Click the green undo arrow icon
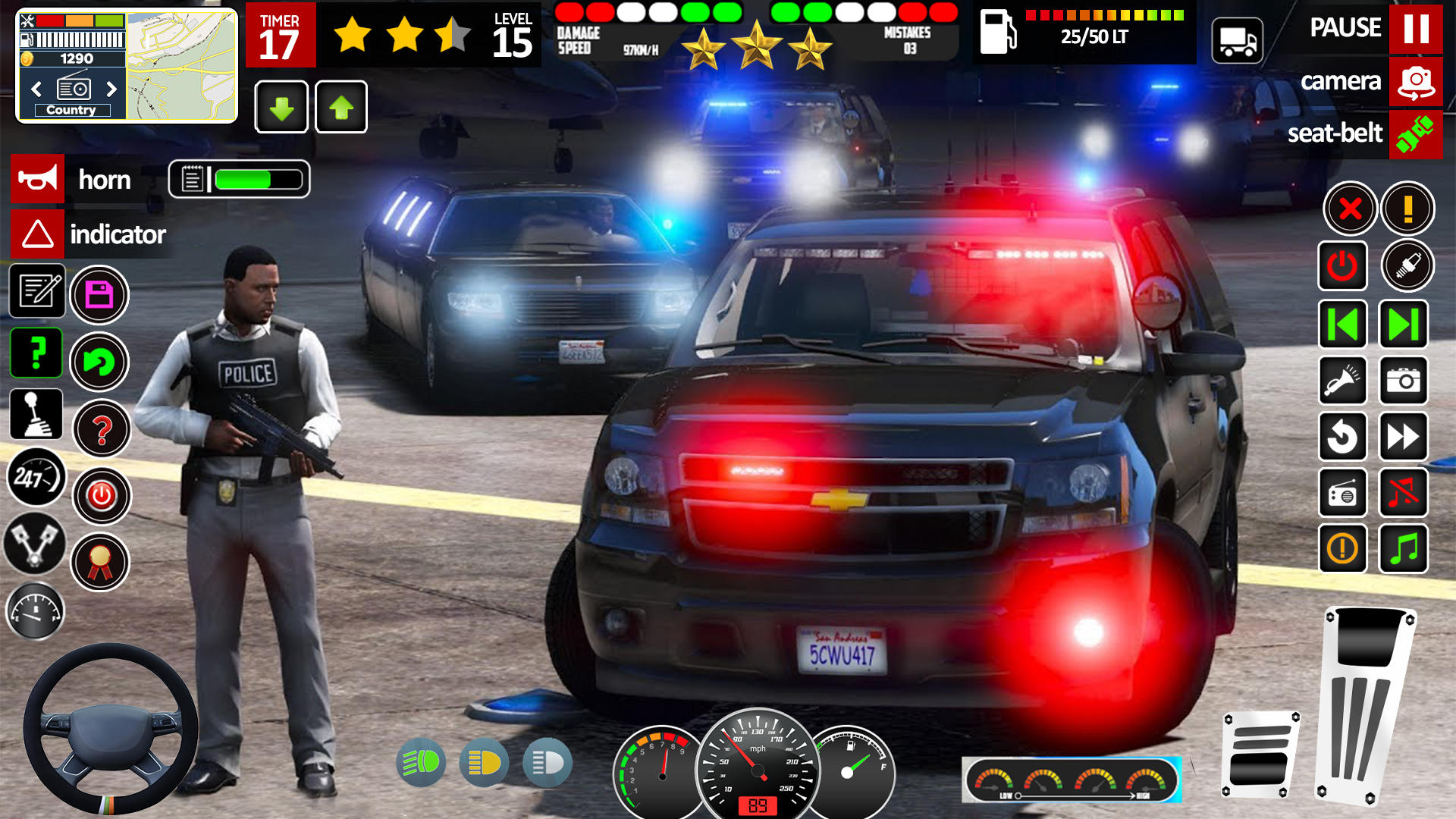 (99, 362)
